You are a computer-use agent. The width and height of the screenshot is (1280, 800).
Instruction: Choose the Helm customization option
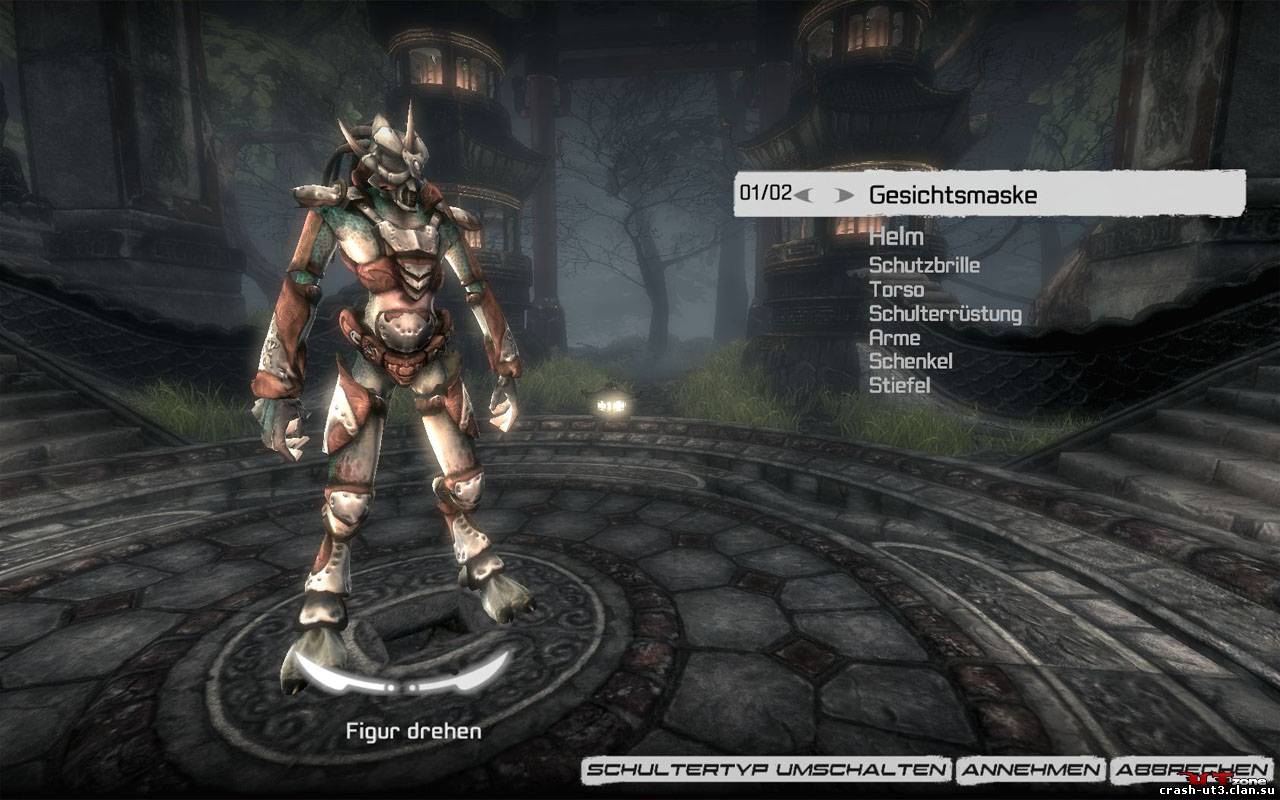(x=896, y=238)
